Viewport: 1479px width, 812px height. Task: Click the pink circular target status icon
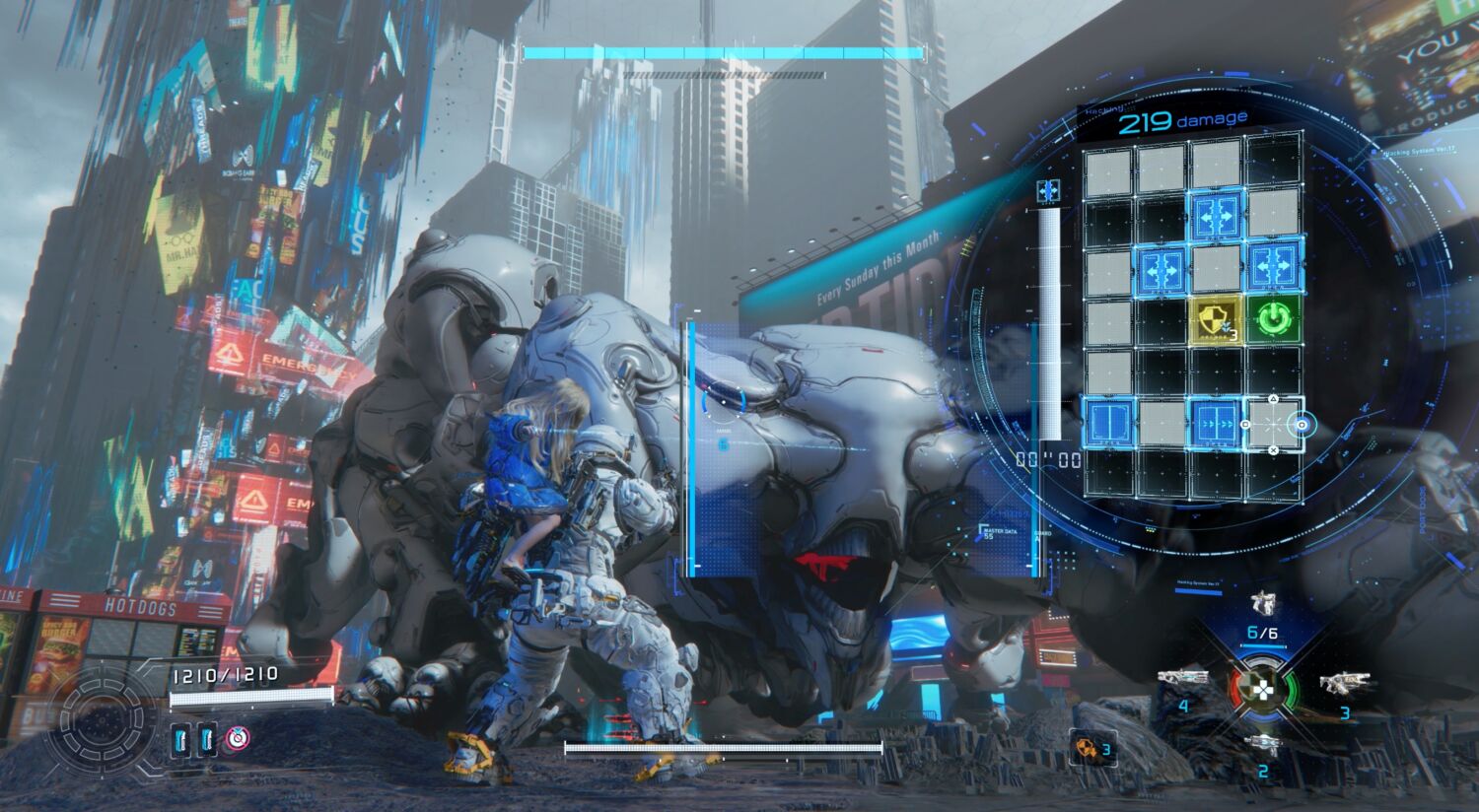tap(237, 738)
